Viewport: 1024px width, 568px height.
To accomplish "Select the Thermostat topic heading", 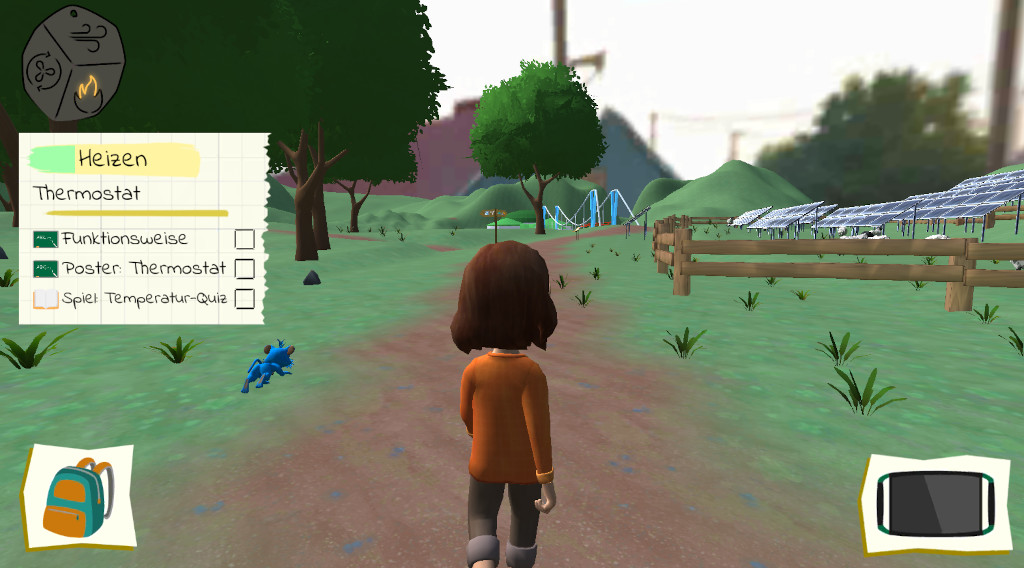I will [87, 193].
